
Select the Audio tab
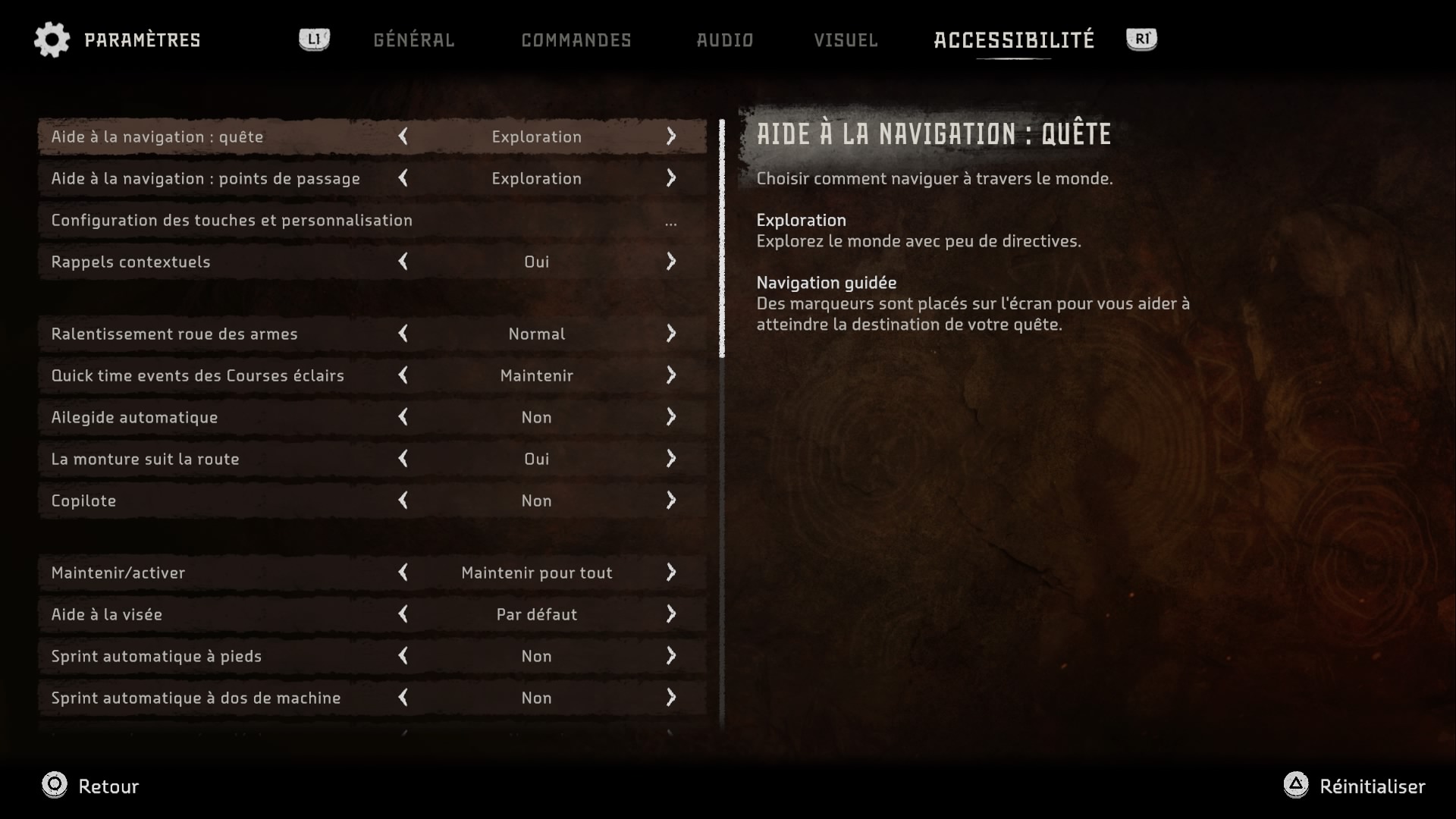click(x=725, y=40)
